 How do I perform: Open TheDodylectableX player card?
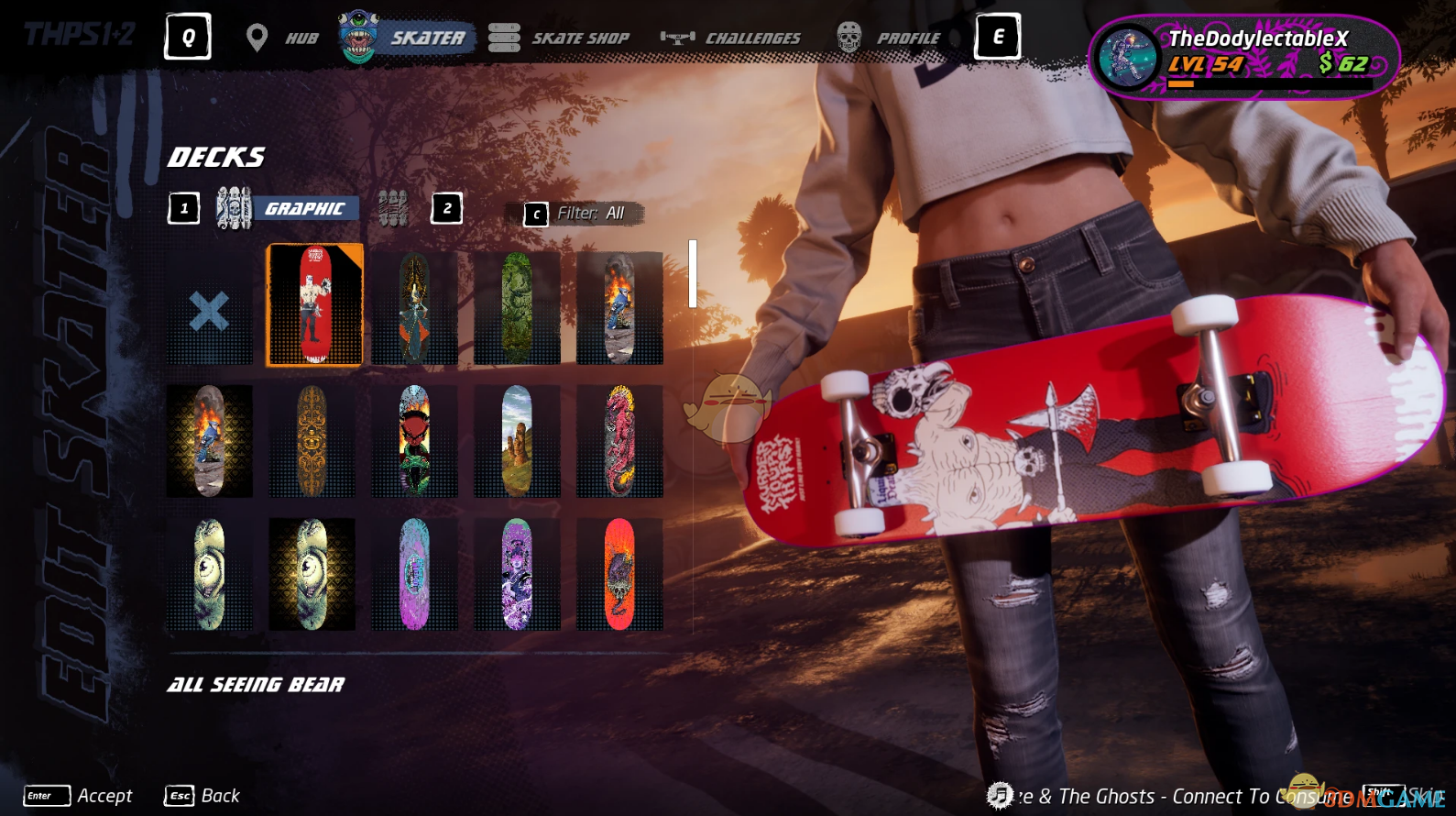[1243, 55]
